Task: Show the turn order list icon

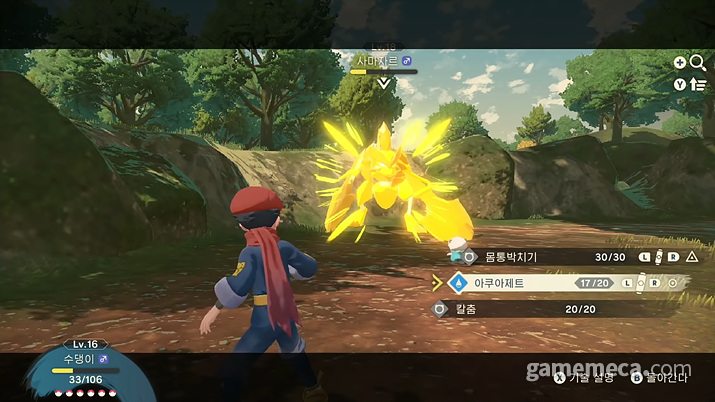Action: pos(697,84)
